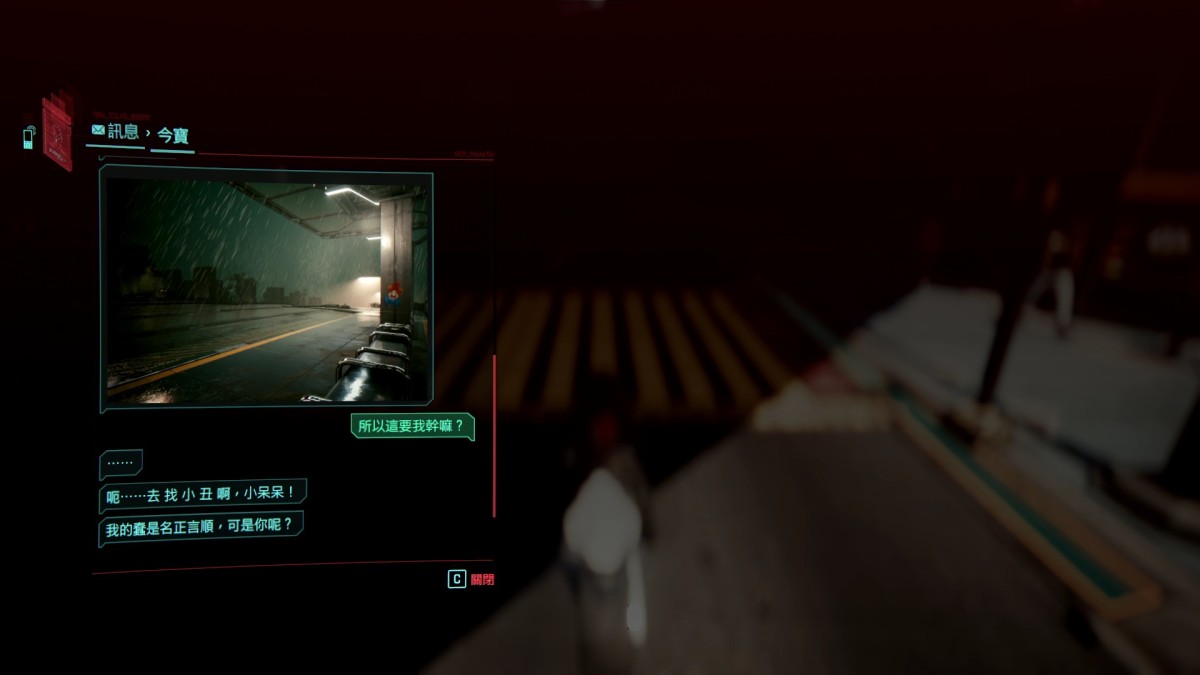Select the 所以這要我幹嘛？ sent message bubble
The image size is (1200, 675).
[x=413, y=426]
